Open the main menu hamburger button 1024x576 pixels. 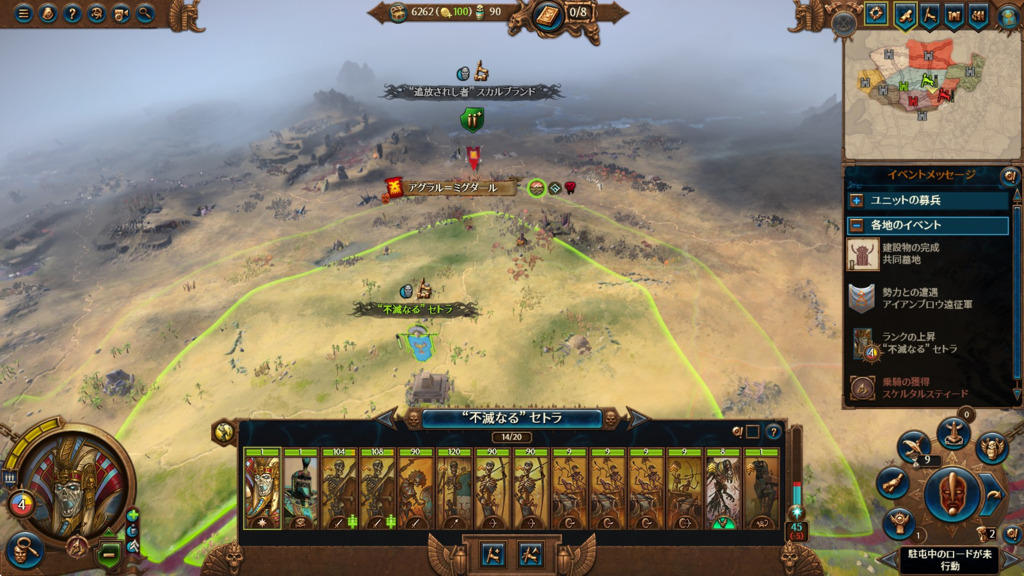[x=22, y=14]
